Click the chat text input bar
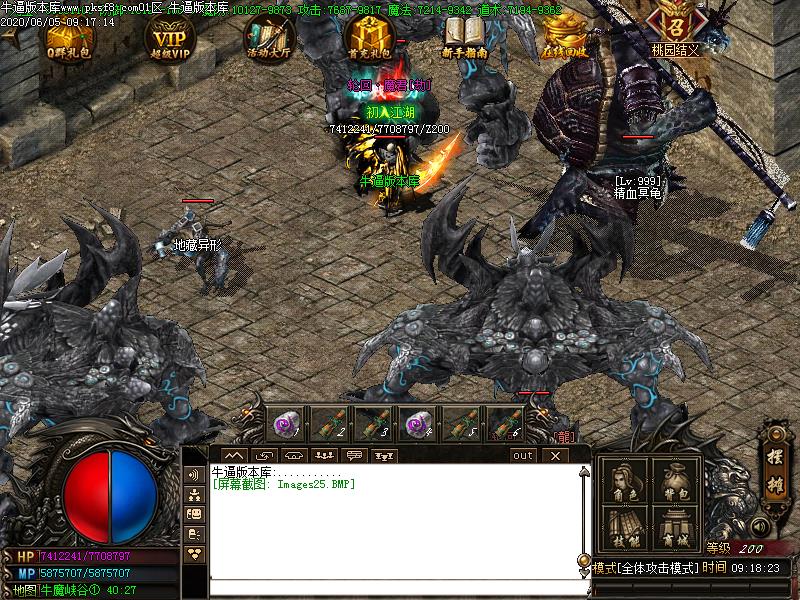The image size is (800, 600). tap(395, 587)
